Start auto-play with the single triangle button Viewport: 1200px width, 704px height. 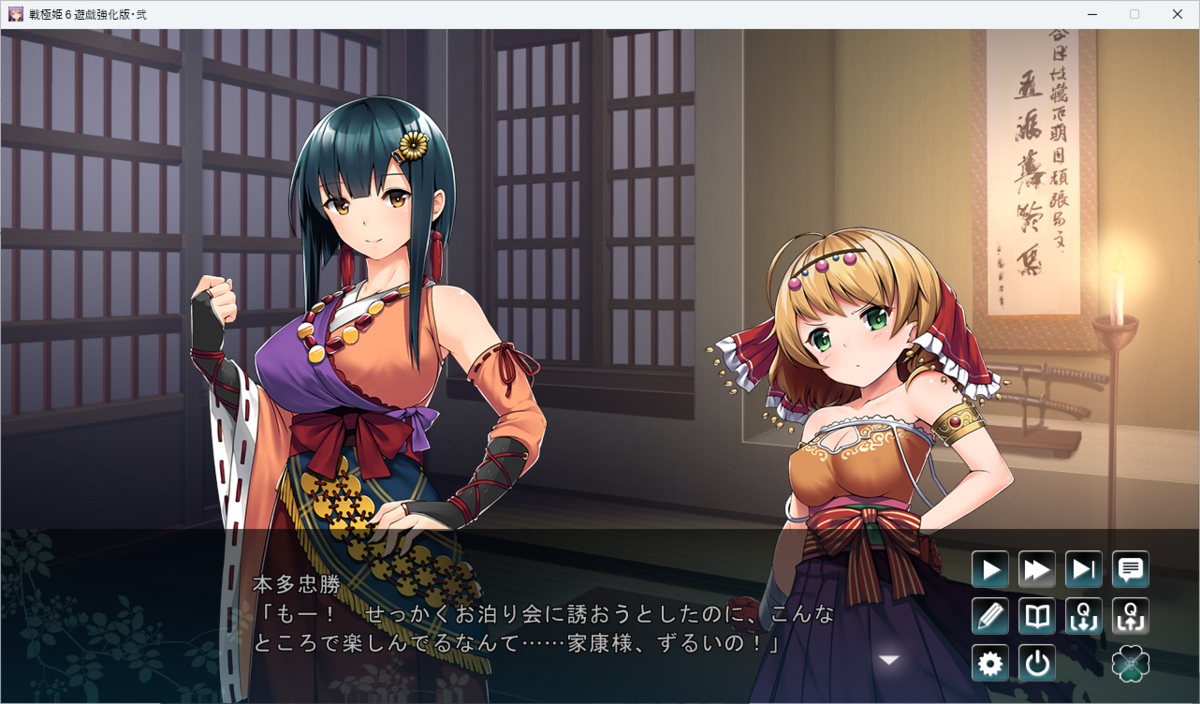990,570
